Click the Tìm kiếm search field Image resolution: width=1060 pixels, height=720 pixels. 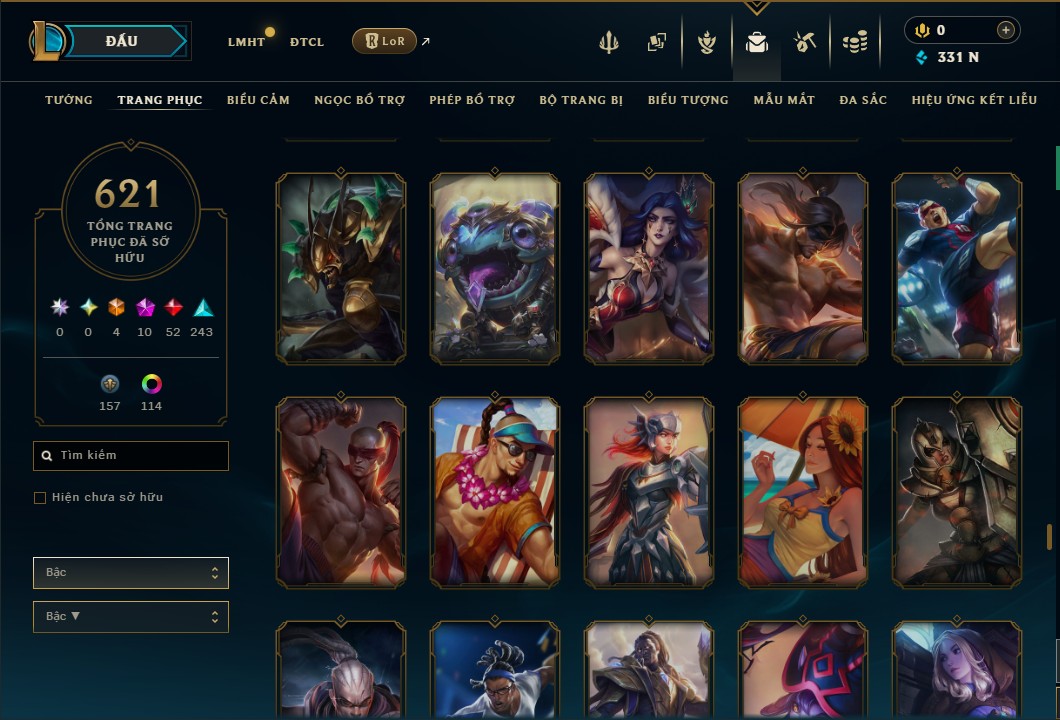pyautogui.click(x=131, y=456)
